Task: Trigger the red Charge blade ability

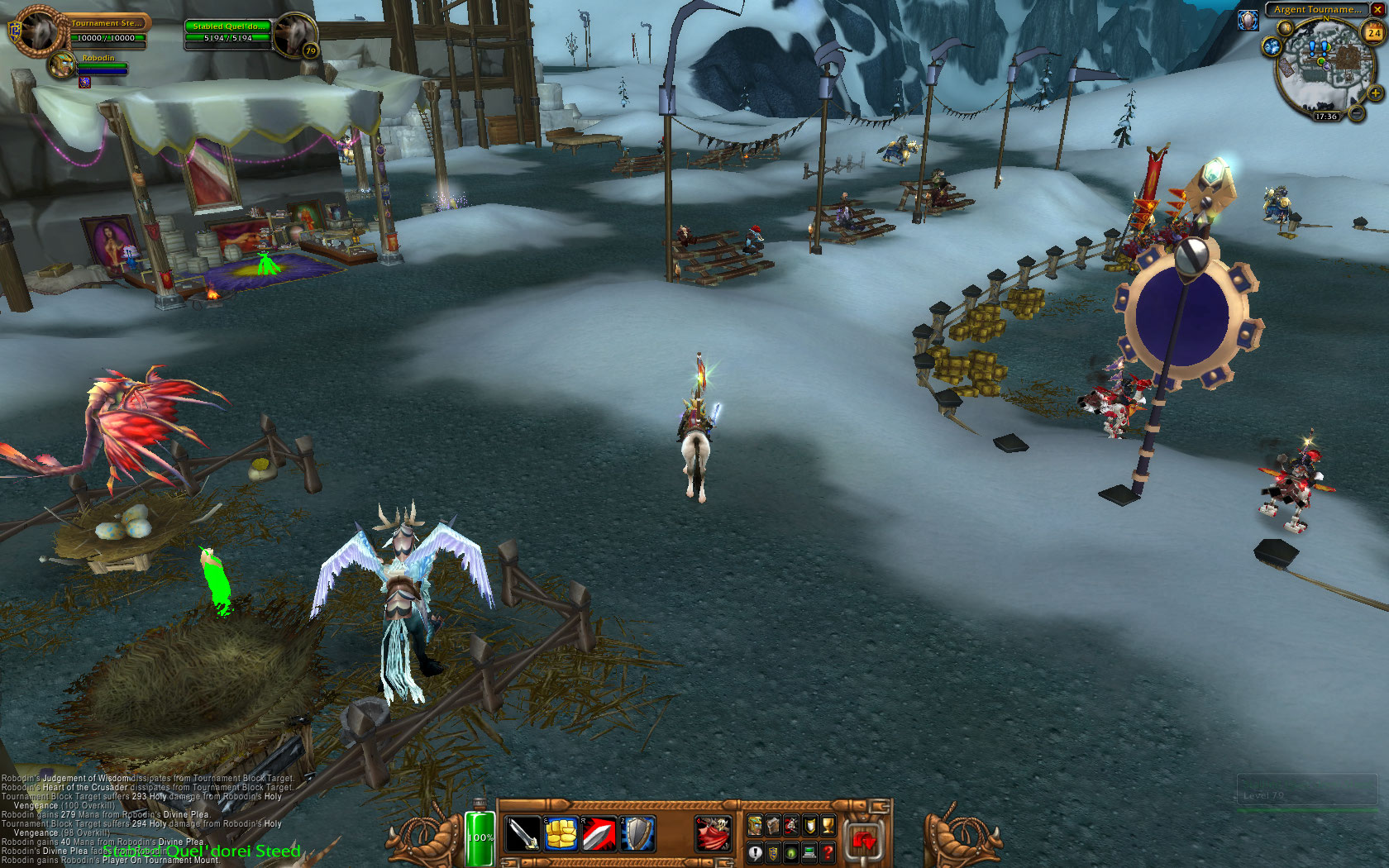Action: pos(599,833)
